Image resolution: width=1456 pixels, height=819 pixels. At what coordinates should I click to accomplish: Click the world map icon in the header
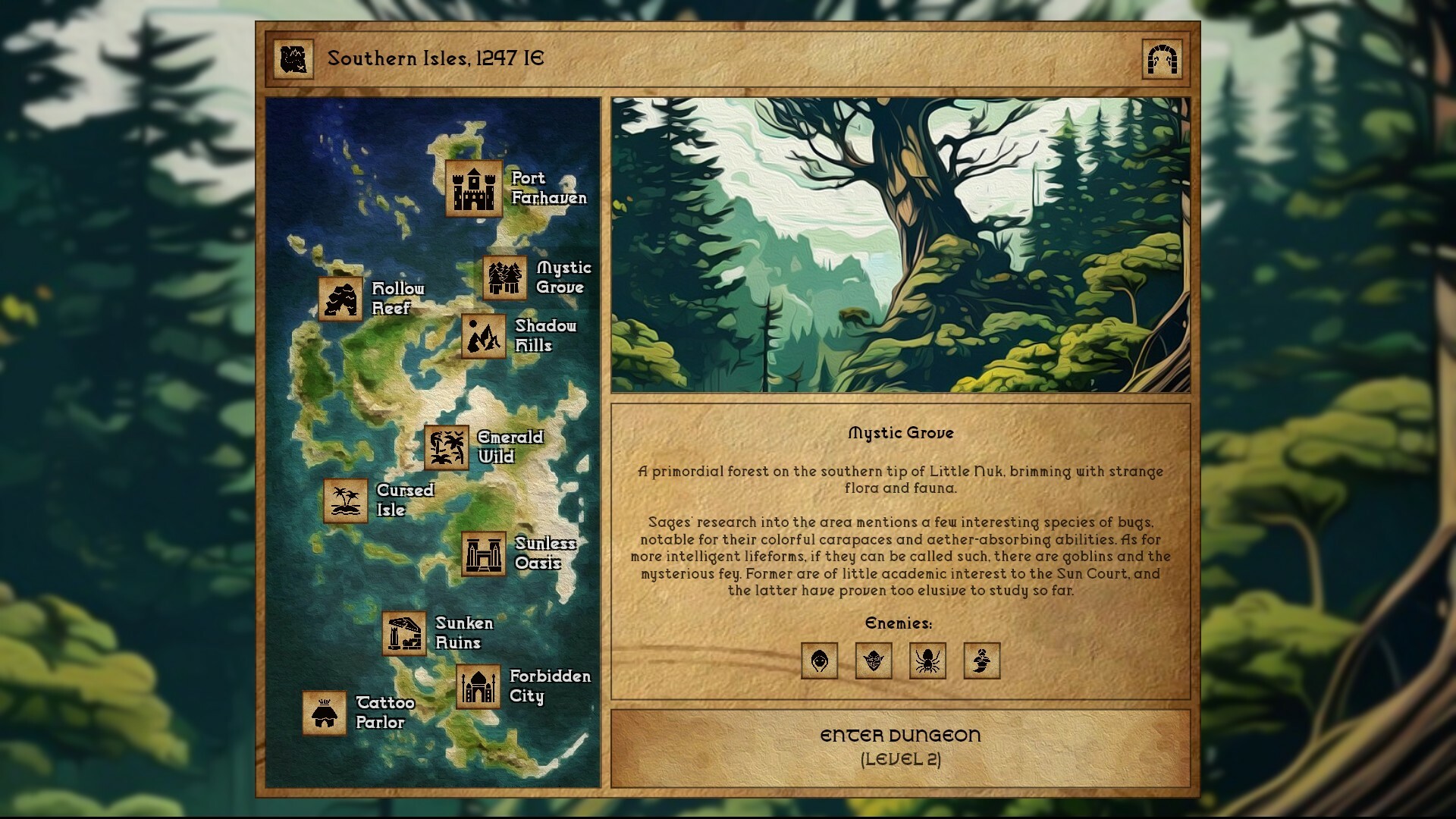click(295, 58)
